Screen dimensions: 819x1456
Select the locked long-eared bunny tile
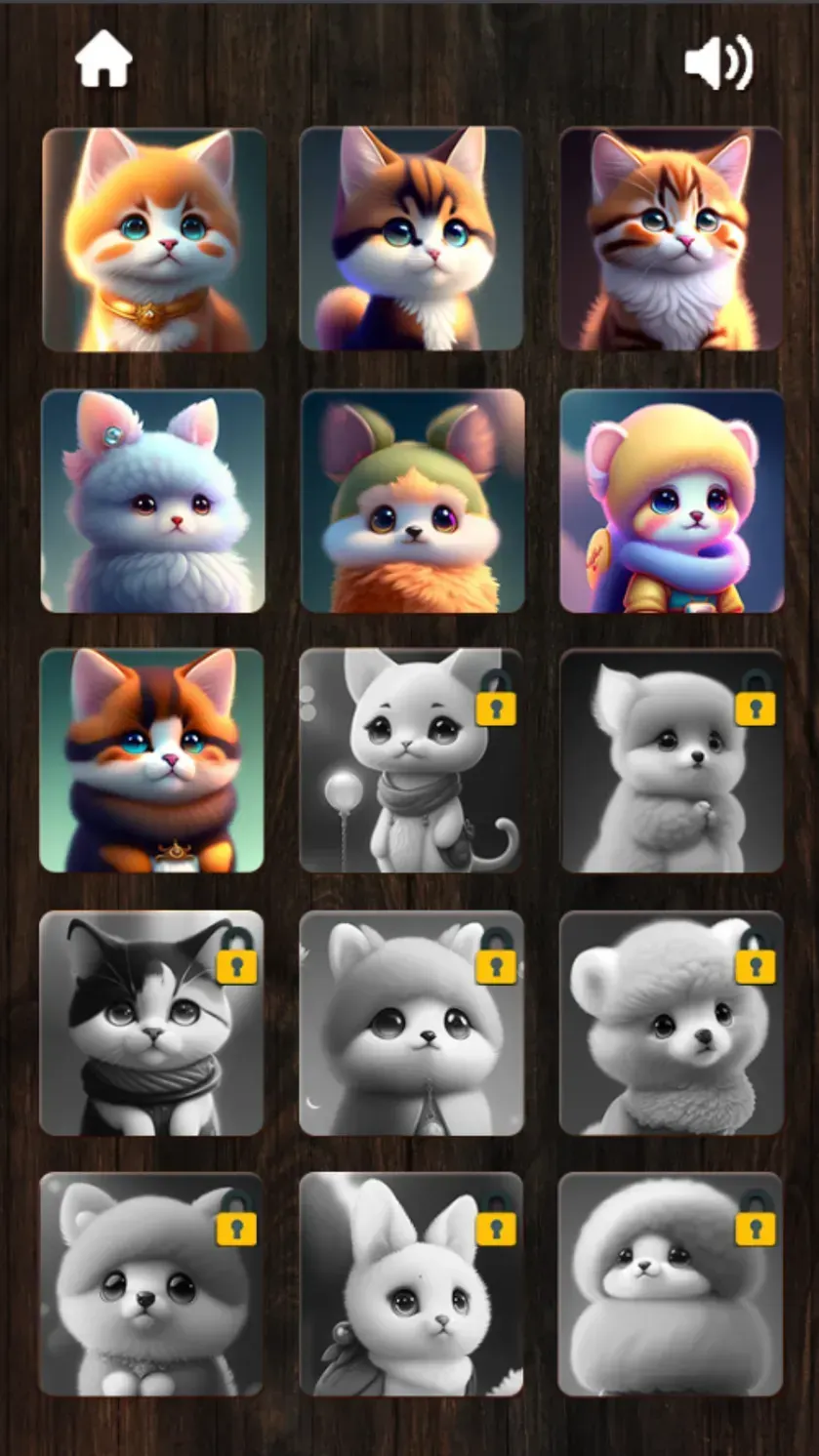point(411,1284)
